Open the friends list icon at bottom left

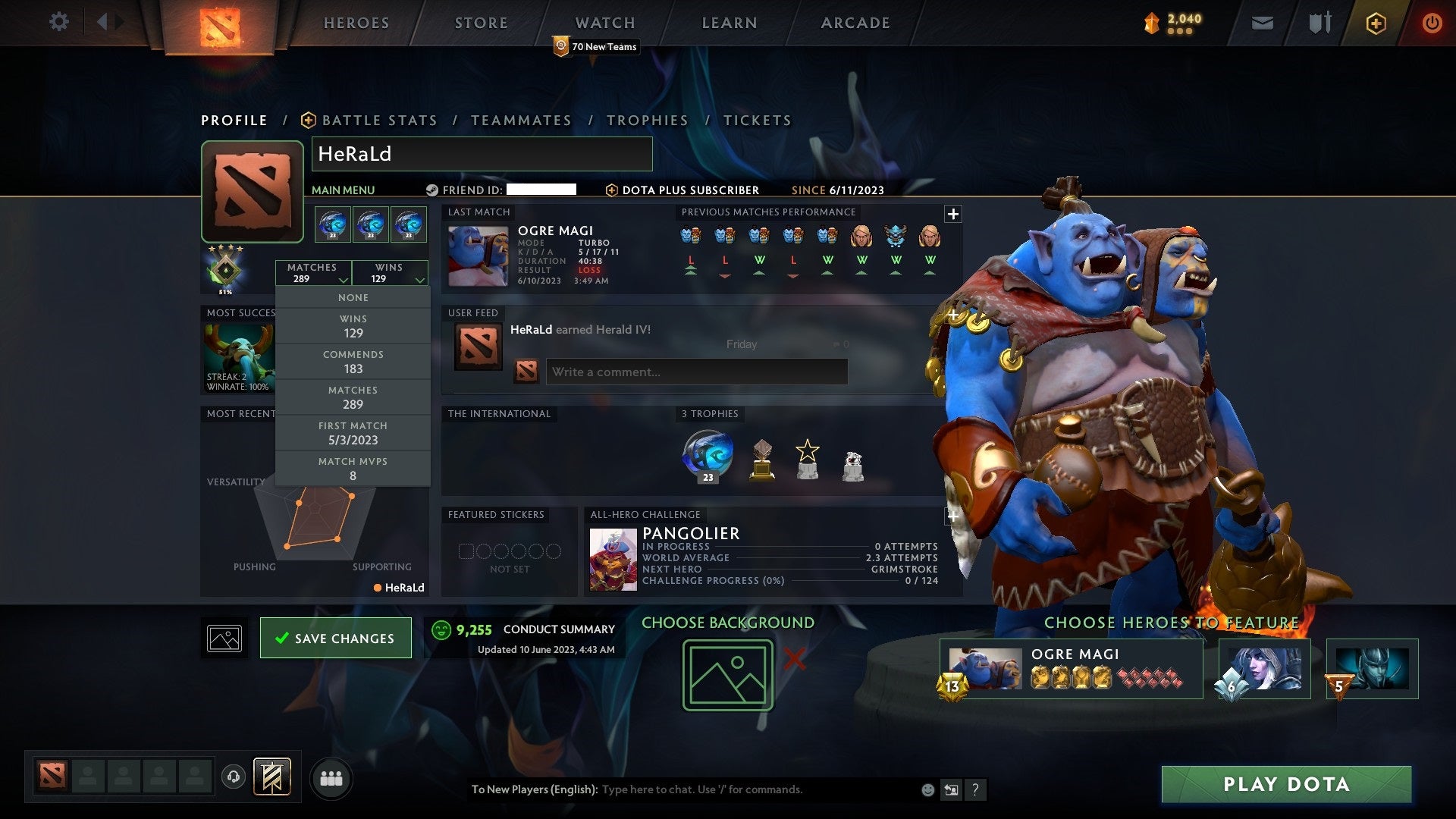(331, 777)
